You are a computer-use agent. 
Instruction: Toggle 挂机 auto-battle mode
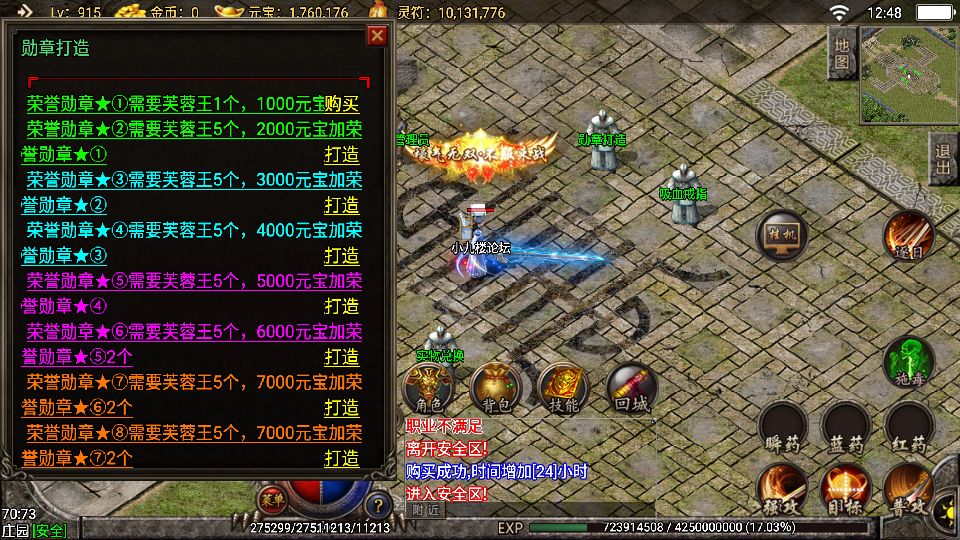point(783,235)
